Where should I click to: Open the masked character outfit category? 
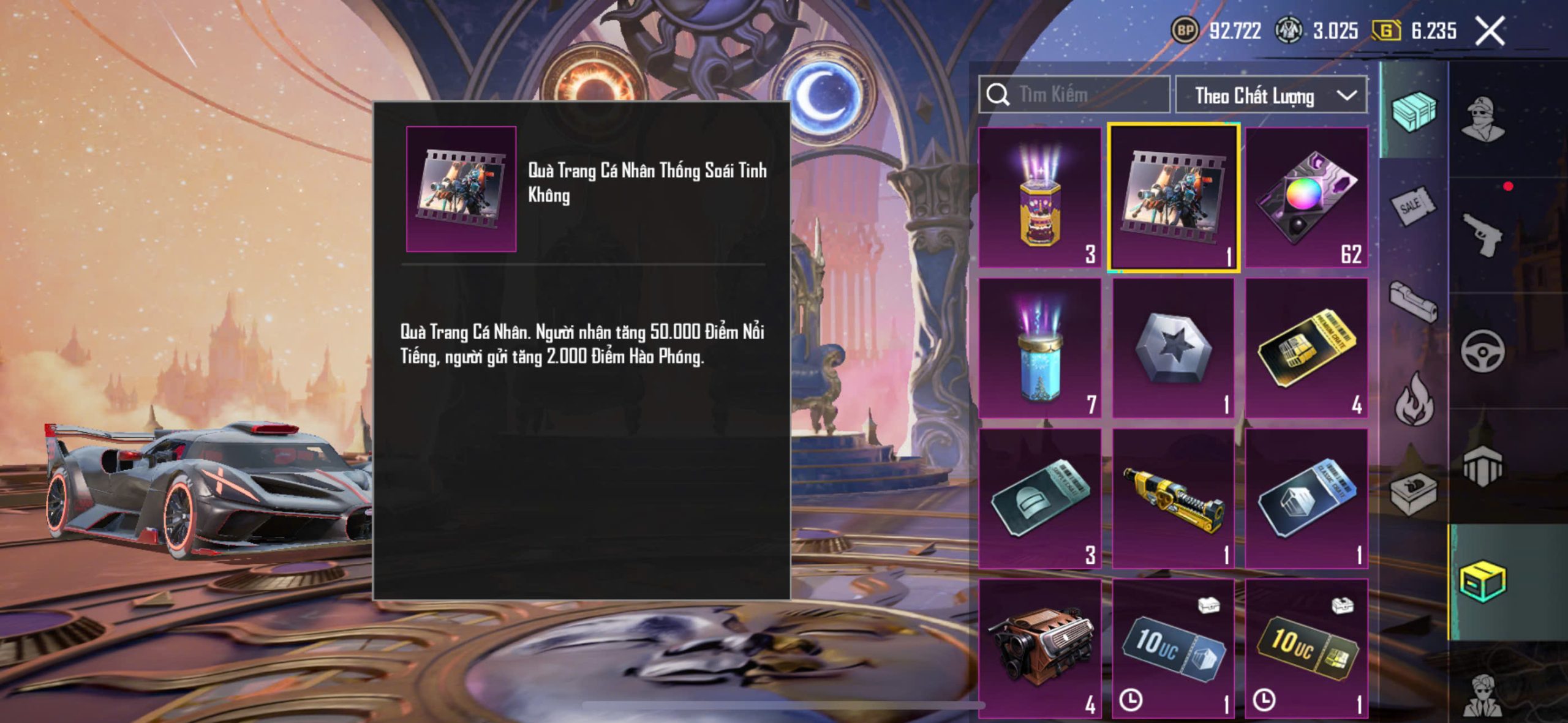[x=1482, y=119]
